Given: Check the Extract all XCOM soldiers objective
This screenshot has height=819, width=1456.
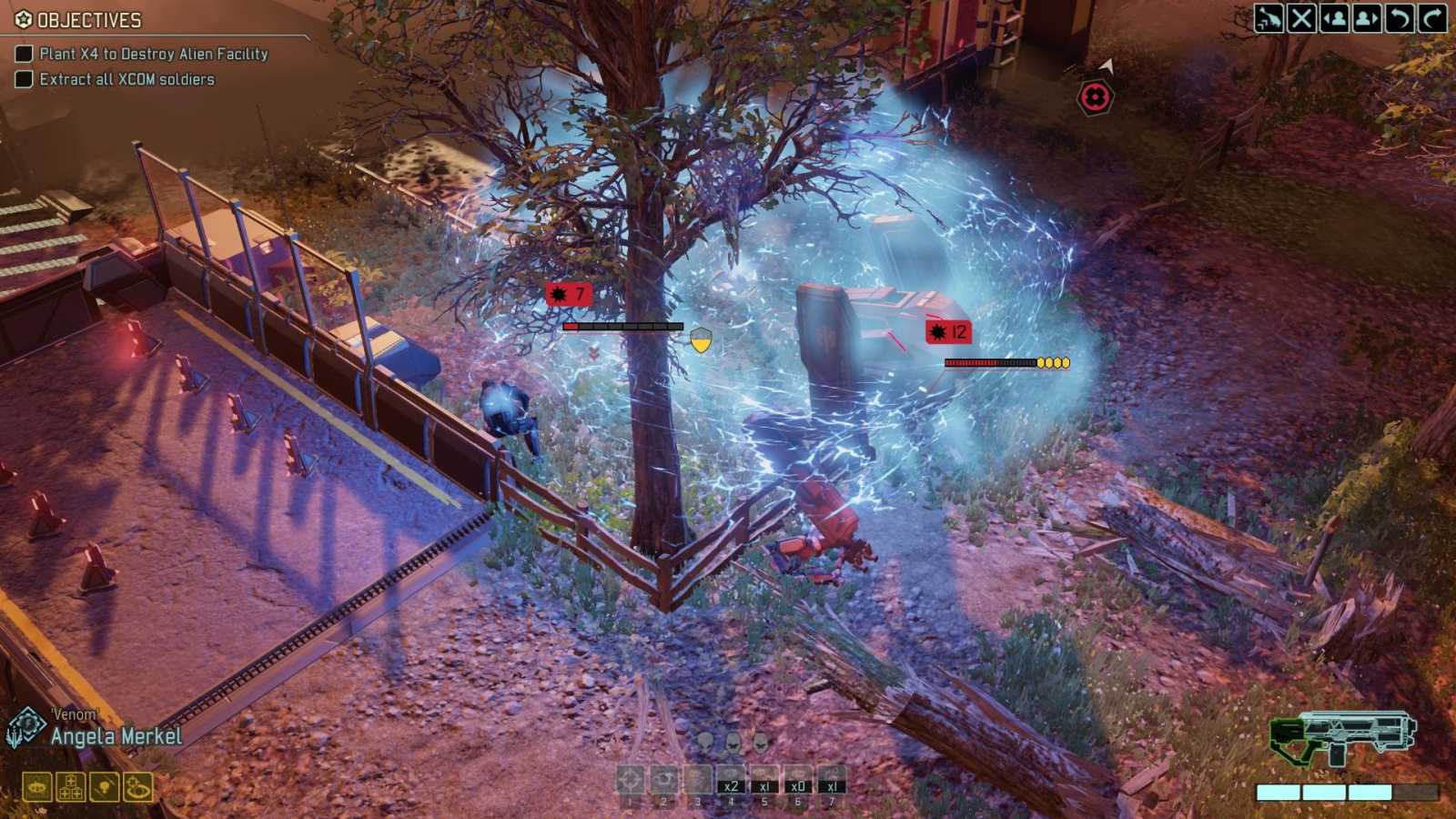Looking at the screenshot, I should (x=22, y=79).
